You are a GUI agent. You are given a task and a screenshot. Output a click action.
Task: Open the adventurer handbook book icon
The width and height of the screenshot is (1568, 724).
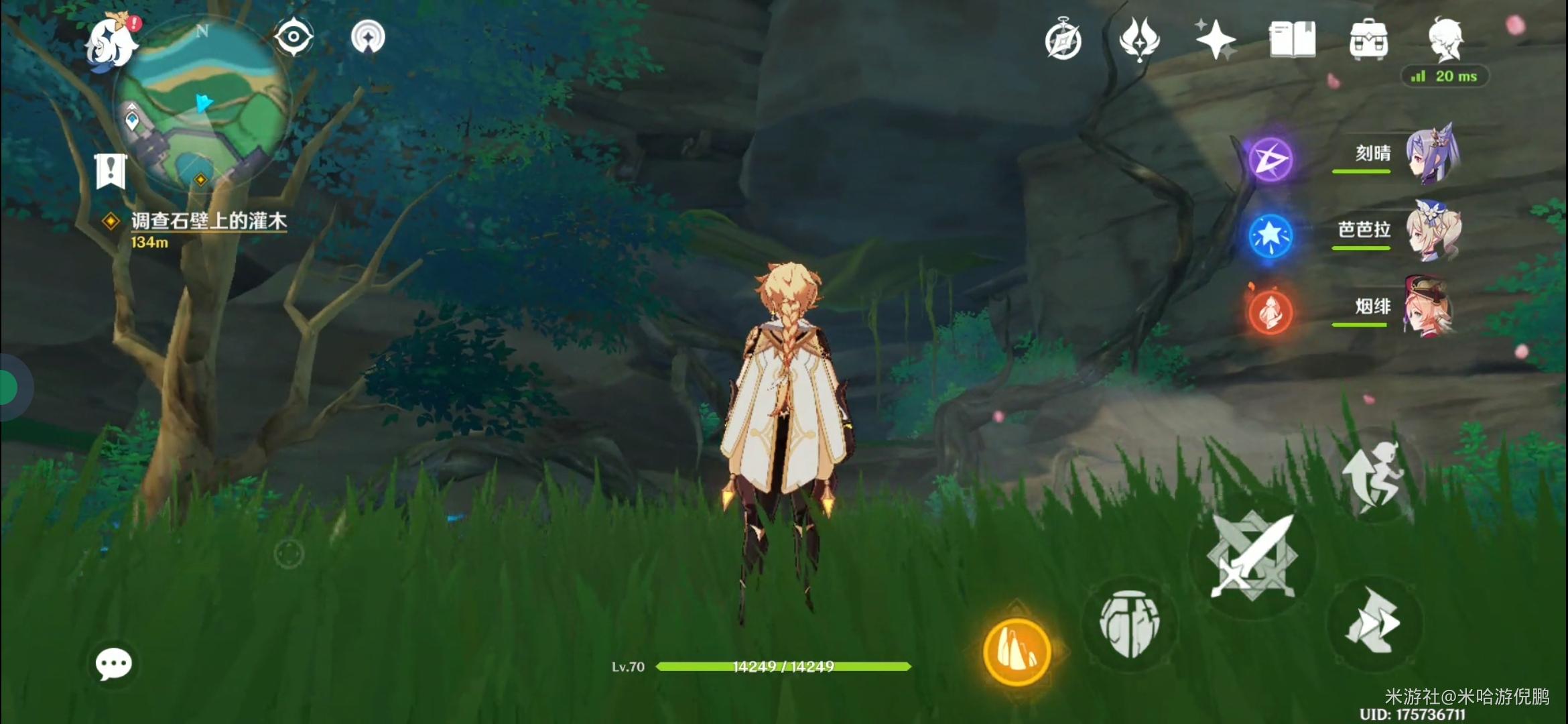point(1292,39)
